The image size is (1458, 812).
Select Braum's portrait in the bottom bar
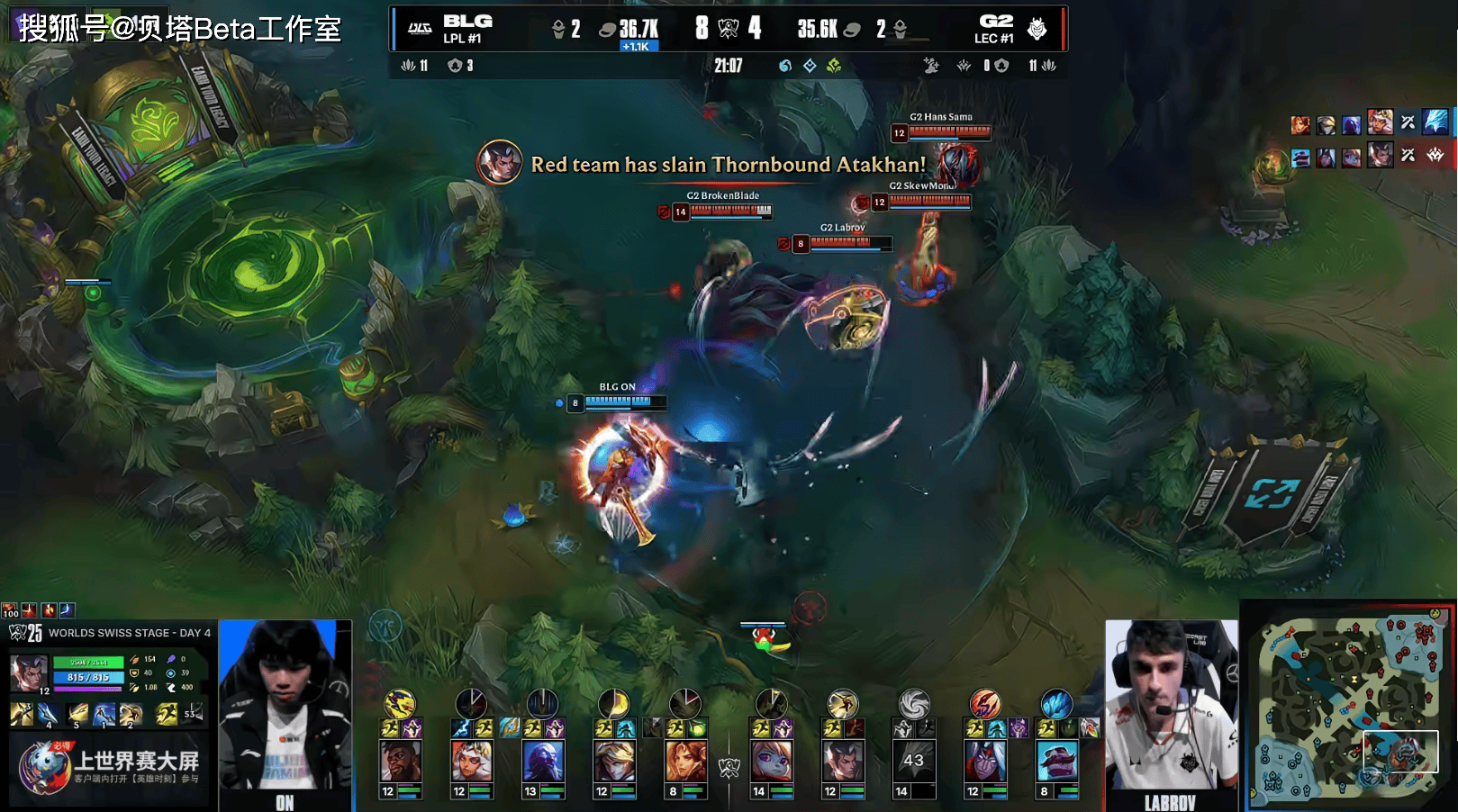(x=1056, y=761)
